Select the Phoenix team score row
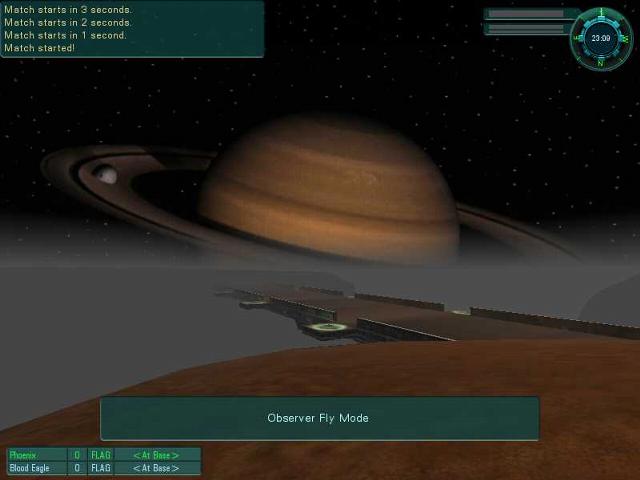This screenshot has width=640, height=480. point(104,455)
